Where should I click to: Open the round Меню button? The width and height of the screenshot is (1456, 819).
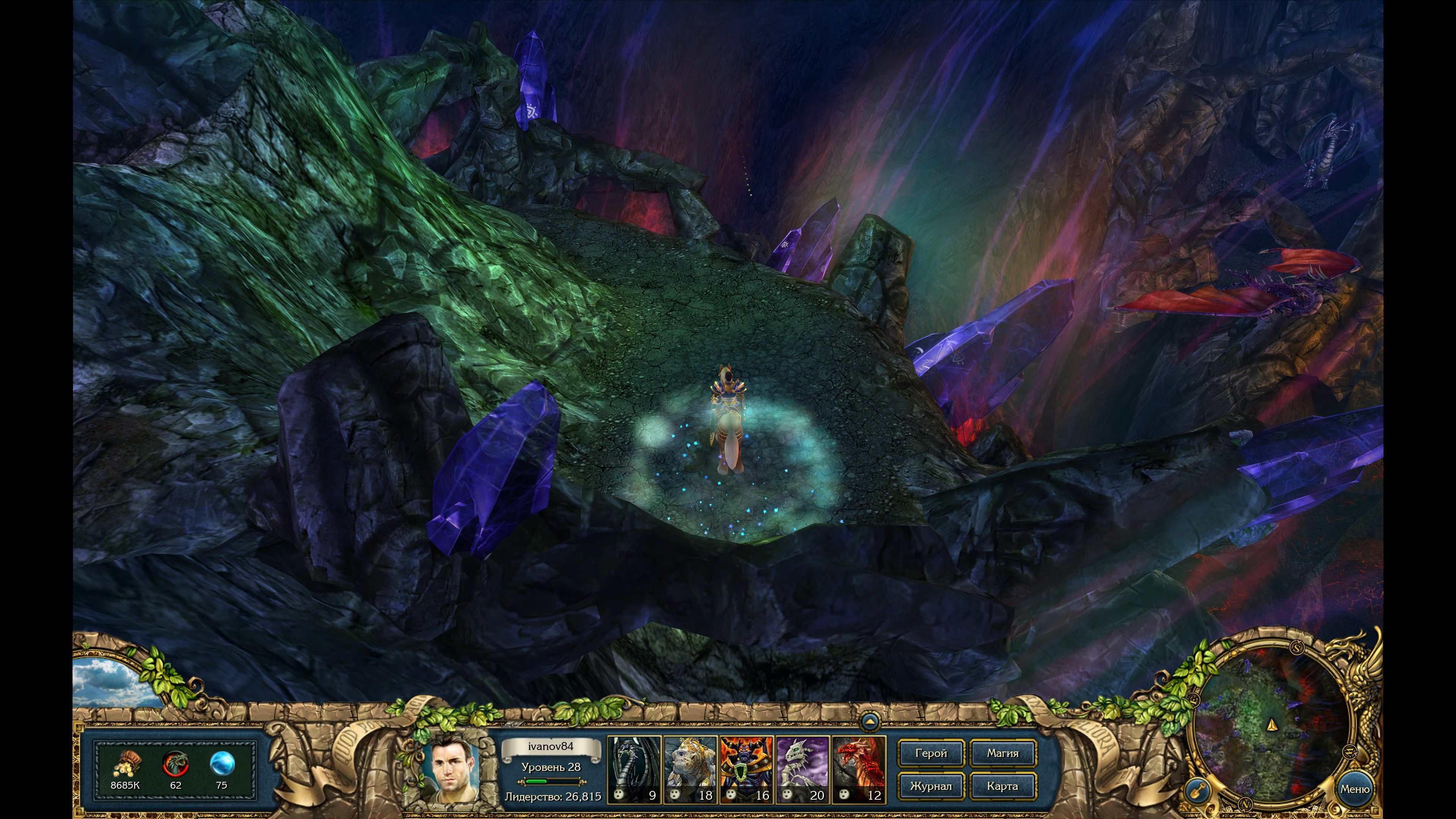pyautogui.click(x=1354, y=789)
